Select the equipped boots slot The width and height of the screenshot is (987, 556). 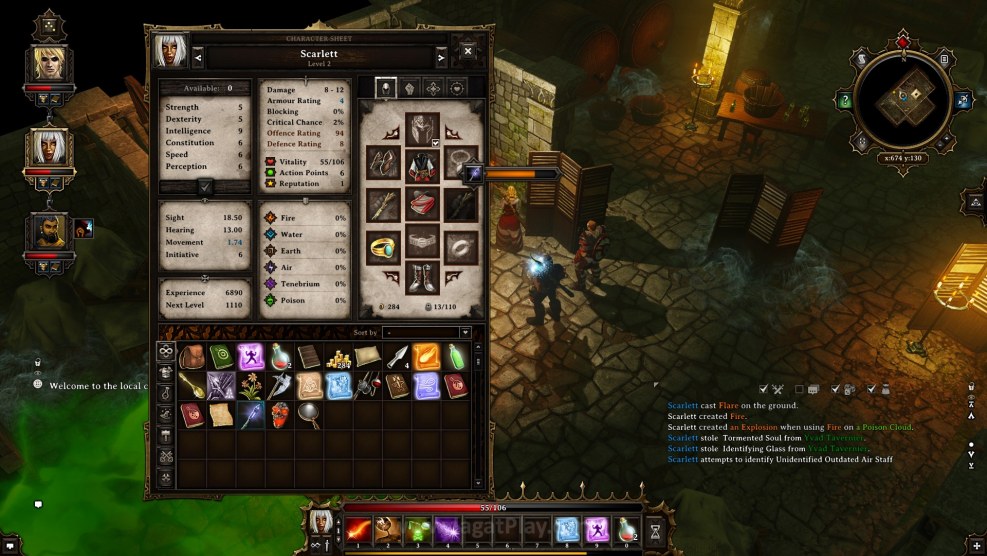[x=422, y=277]
